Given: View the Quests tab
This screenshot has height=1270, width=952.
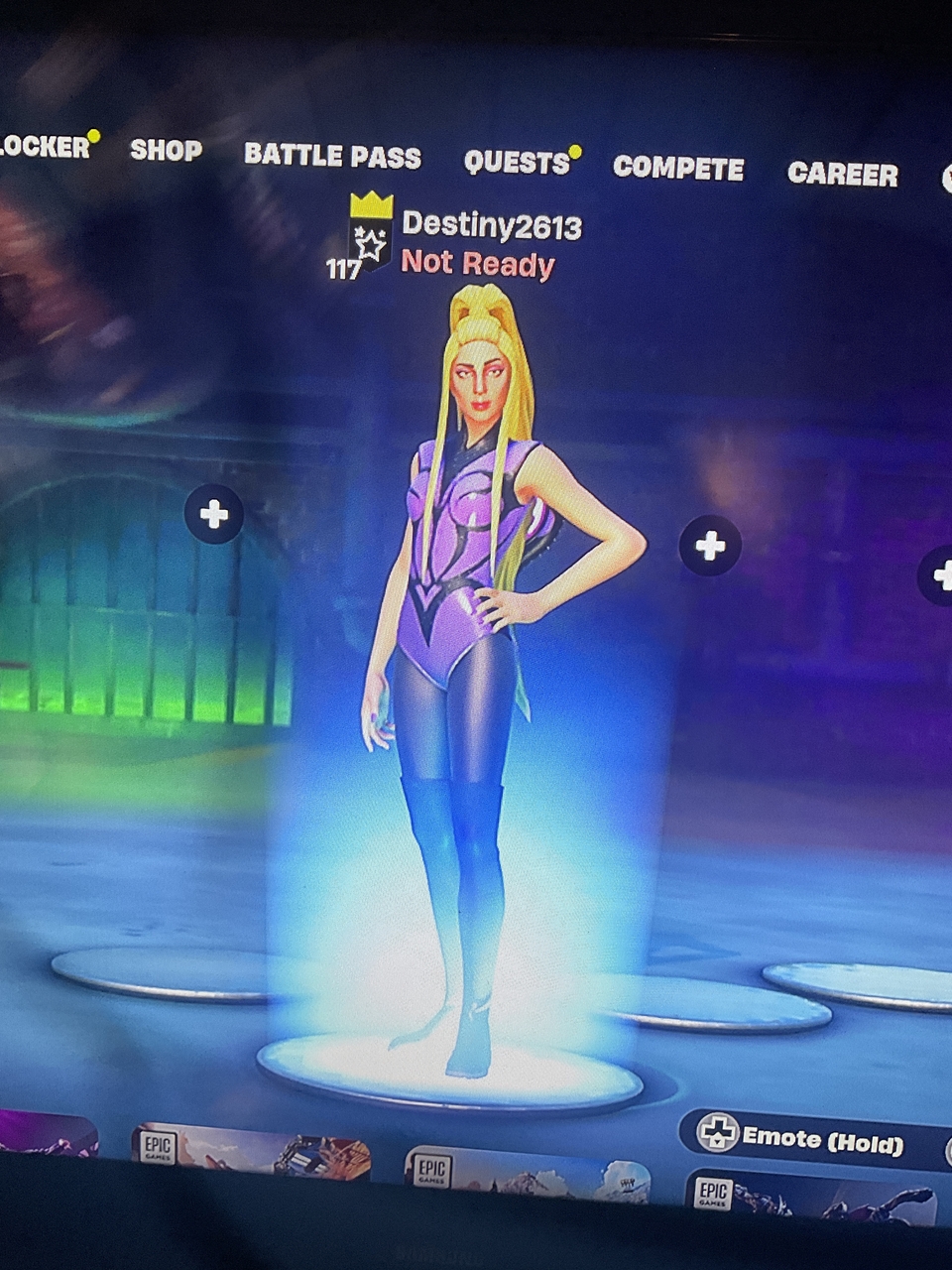Looking at the screenshot, I should [x=517, y=163].
